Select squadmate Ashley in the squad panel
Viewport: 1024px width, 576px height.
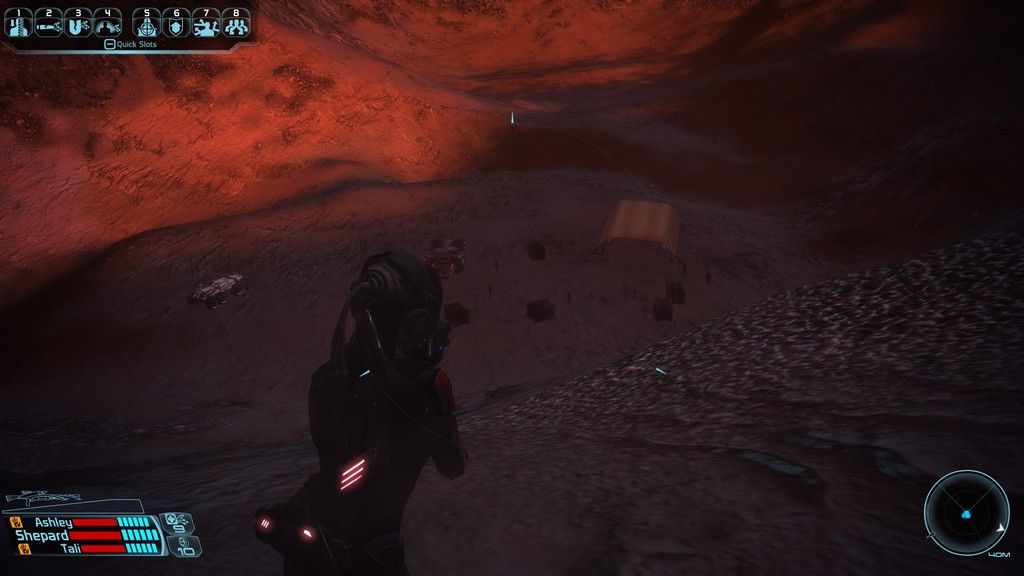coord(54,522)
